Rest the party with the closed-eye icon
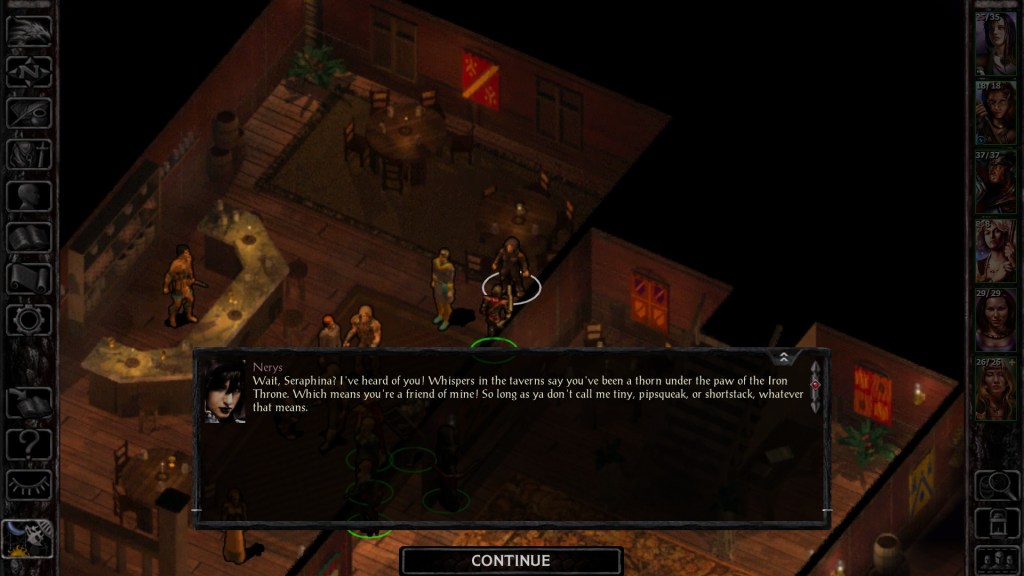The height and width of the screenshot is (576, 1024). (x=28, y=484)
